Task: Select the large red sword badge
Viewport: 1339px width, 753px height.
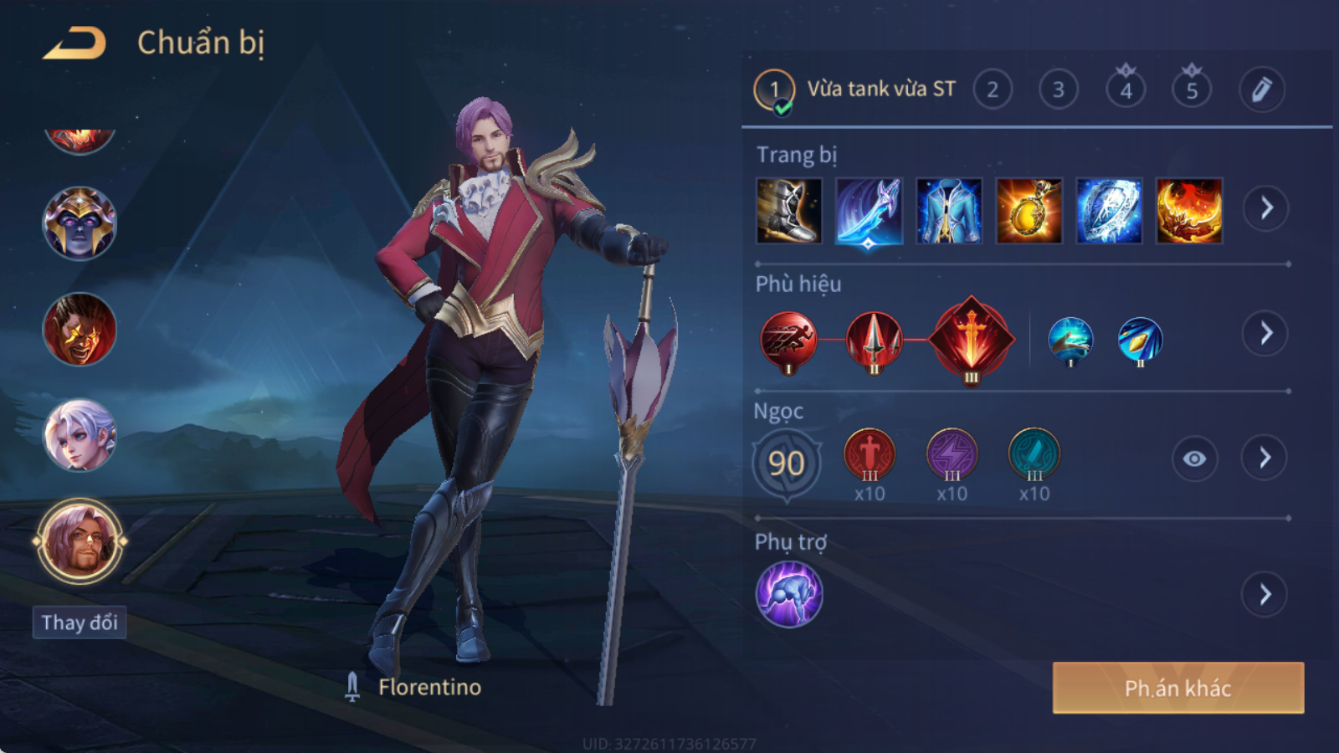Action: (x=971, y=340)
